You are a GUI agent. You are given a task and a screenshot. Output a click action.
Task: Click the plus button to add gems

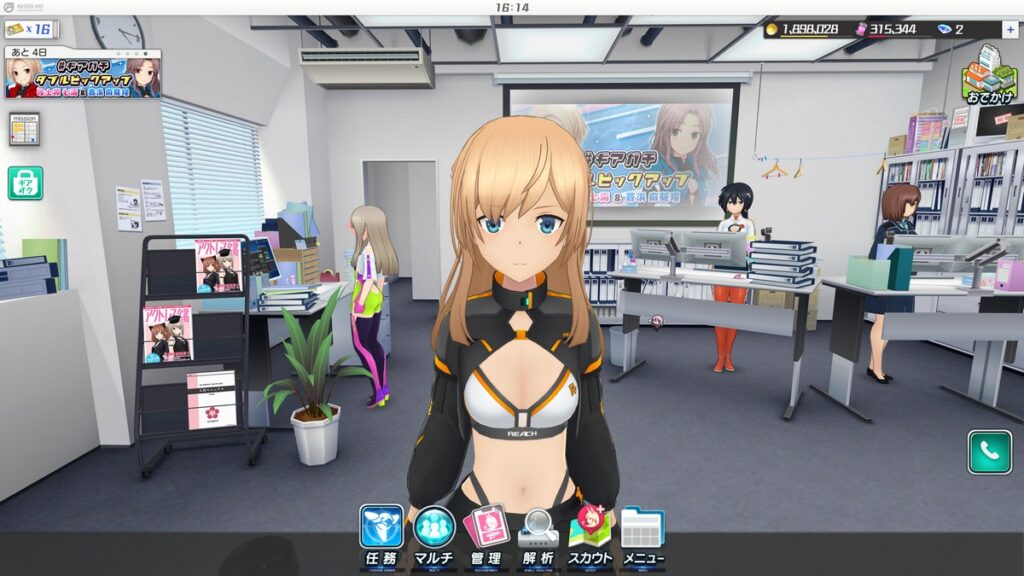coord(1010,30)
